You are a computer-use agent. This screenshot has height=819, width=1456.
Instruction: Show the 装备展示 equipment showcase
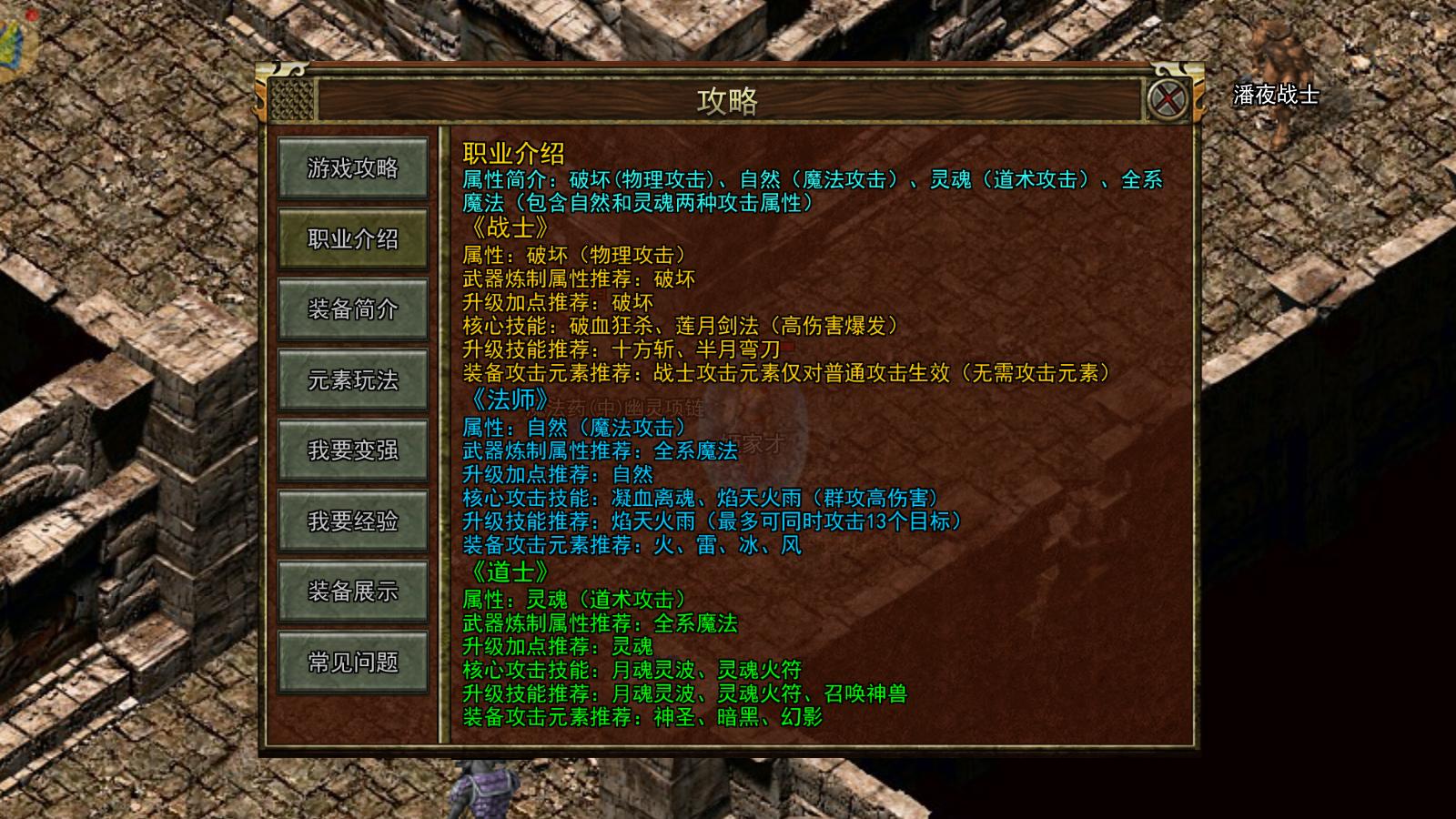(x=353, y=591)
